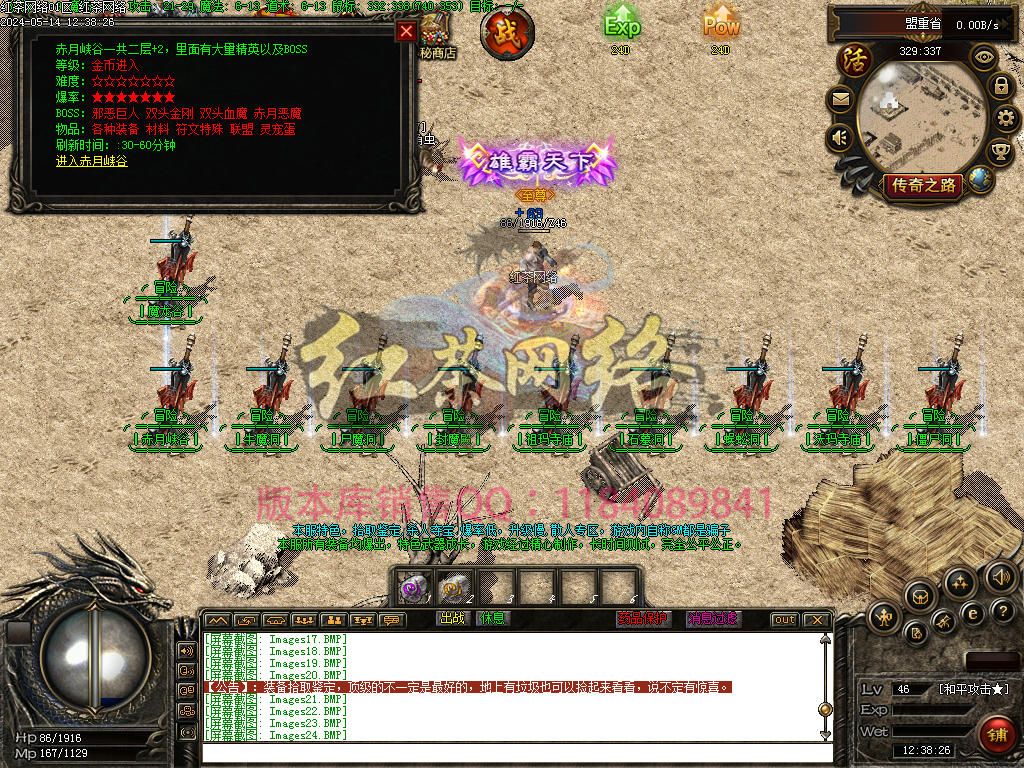
Task: Open settings with the gear icon
Action: tap(1008, 119)
